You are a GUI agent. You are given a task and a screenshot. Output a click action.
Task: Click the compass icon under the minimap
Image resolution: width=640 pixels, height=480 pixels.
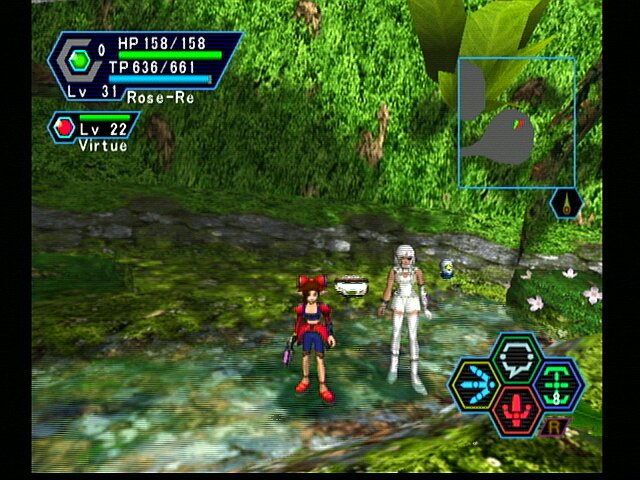(x=567, y=204)
